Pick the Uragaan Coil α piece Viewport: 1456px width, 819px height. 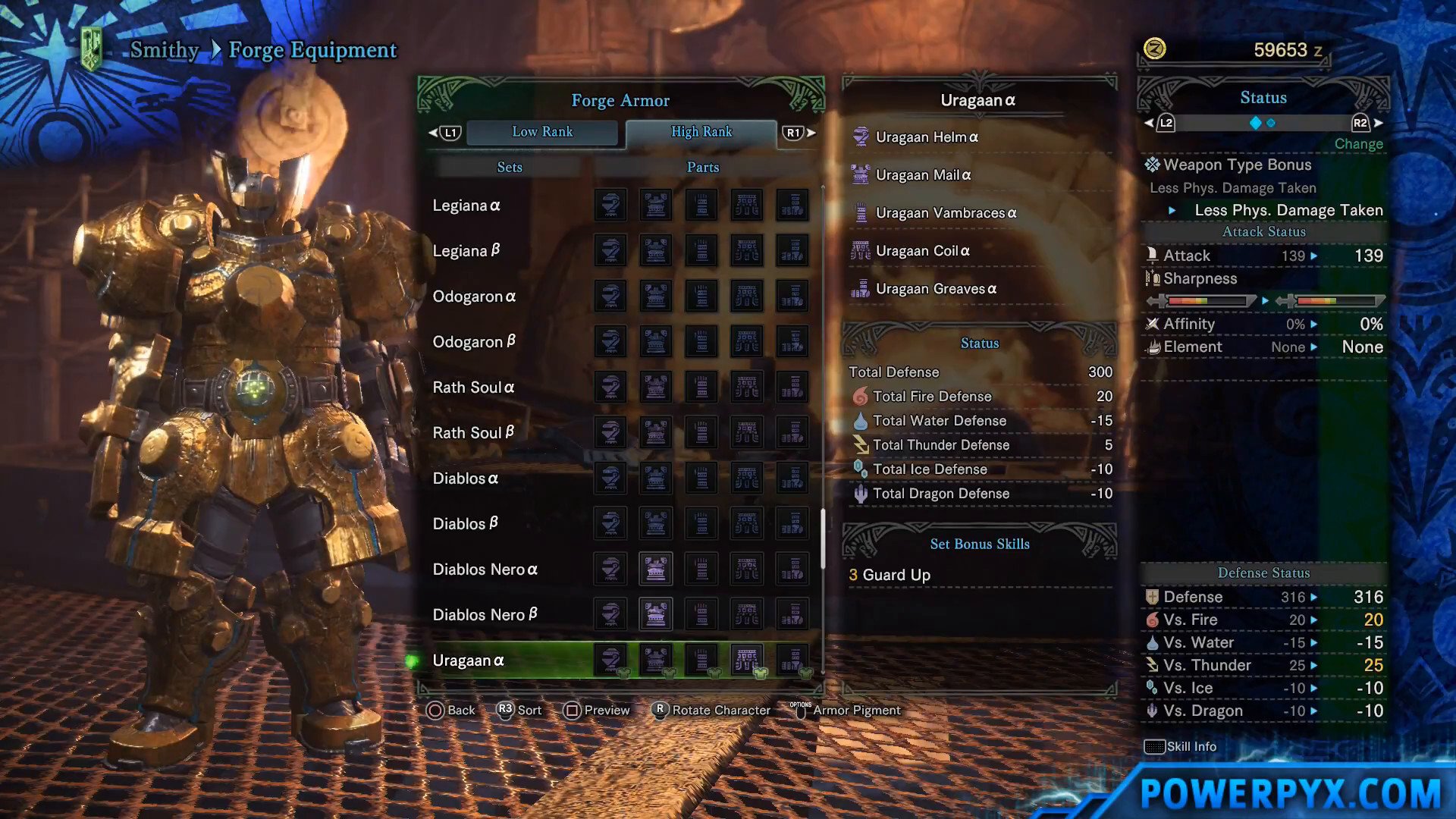coord(922,251)
